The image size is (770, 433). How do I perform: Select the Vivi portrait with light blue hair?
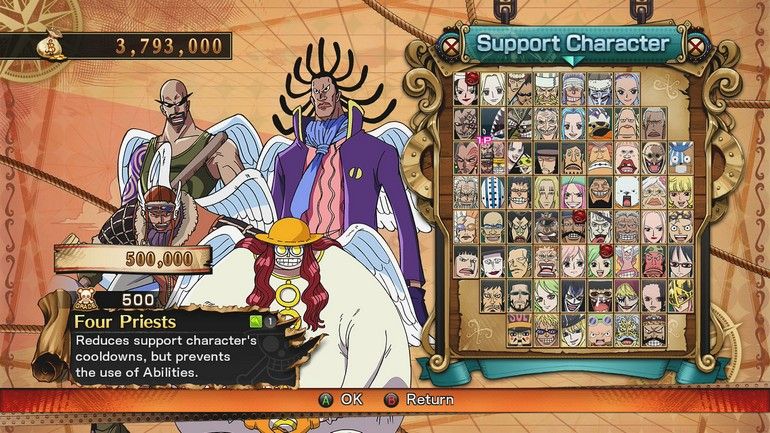[x=573, y=123]
